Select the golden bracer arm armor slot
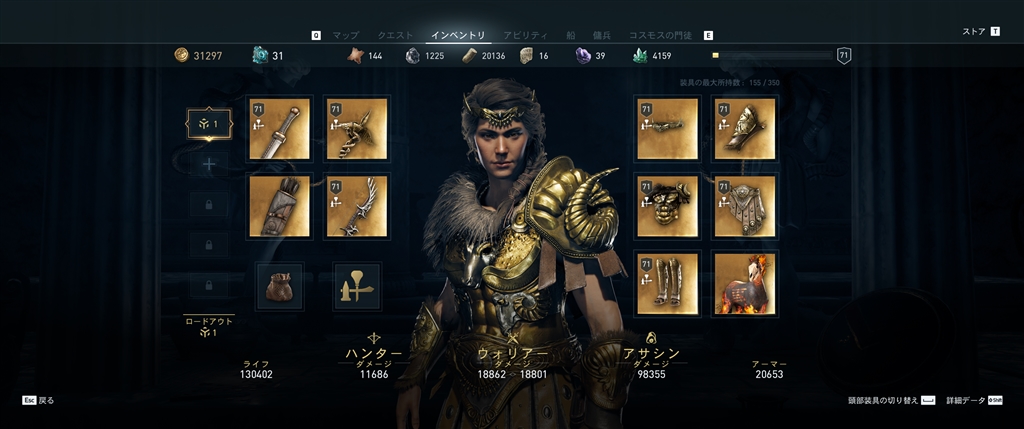 [x=745, y=129]
